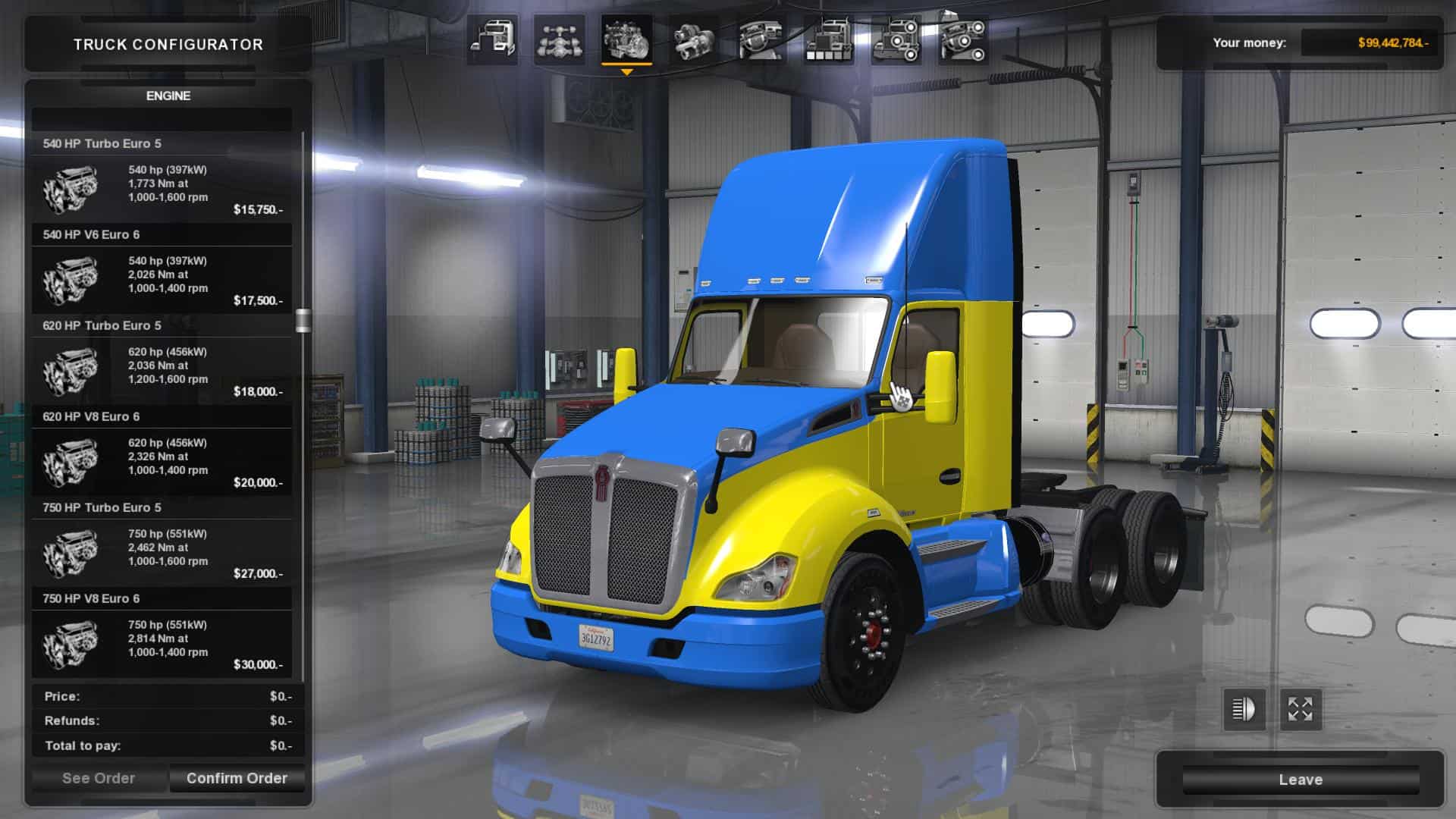Open the interior dashboard category tab

click(x=761, y=40)
